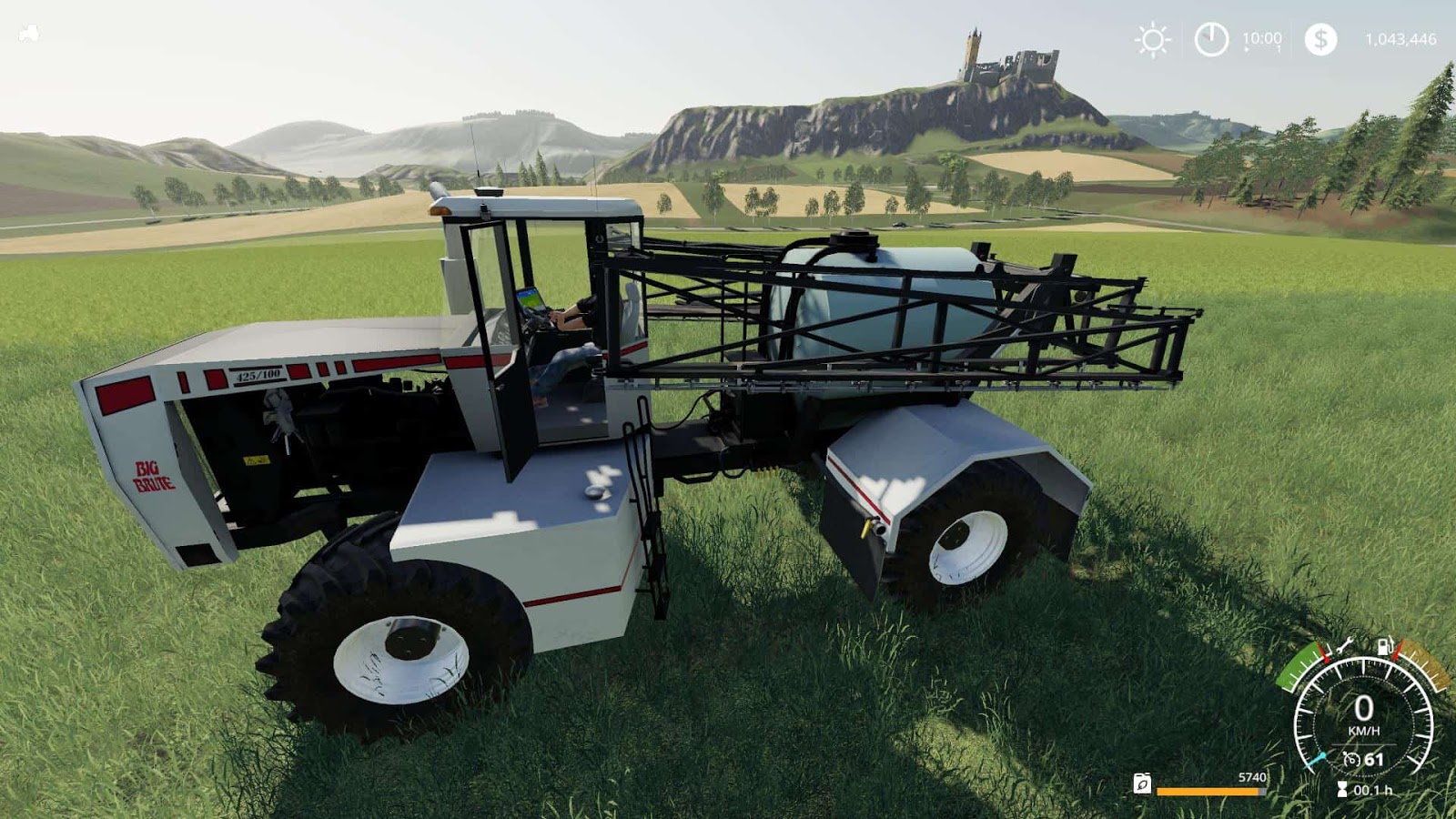Viewport: 1456px width, 819px height.
Task: Select the wrench vehicle damage indicator
Action: tap(1344, 648)
